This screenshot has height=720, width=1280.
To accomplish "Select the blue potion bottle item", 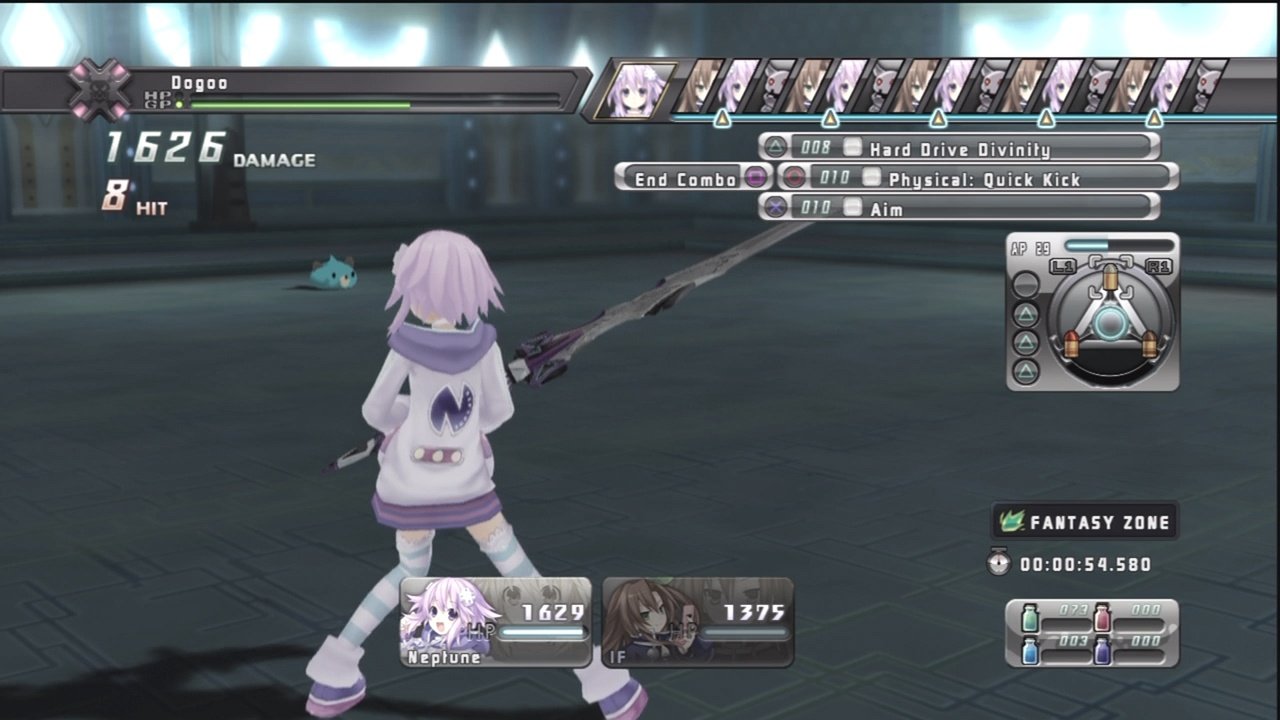I will pyautogui.click(x=1030, y=651).
